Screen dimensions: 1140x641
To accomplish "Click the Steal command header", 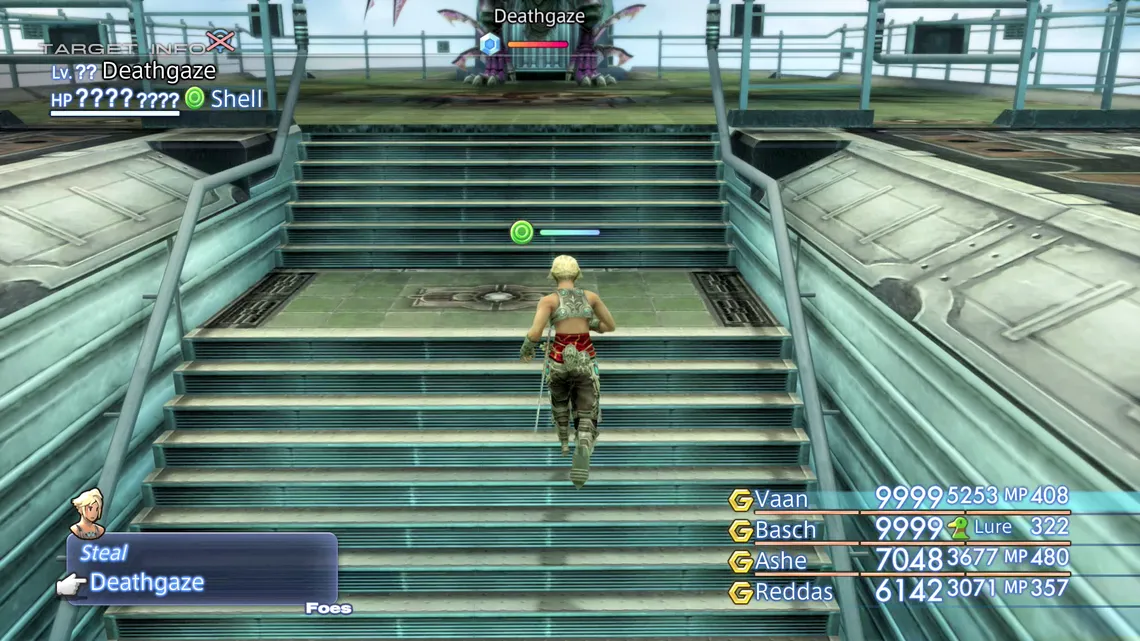I will tap(104, 553).
